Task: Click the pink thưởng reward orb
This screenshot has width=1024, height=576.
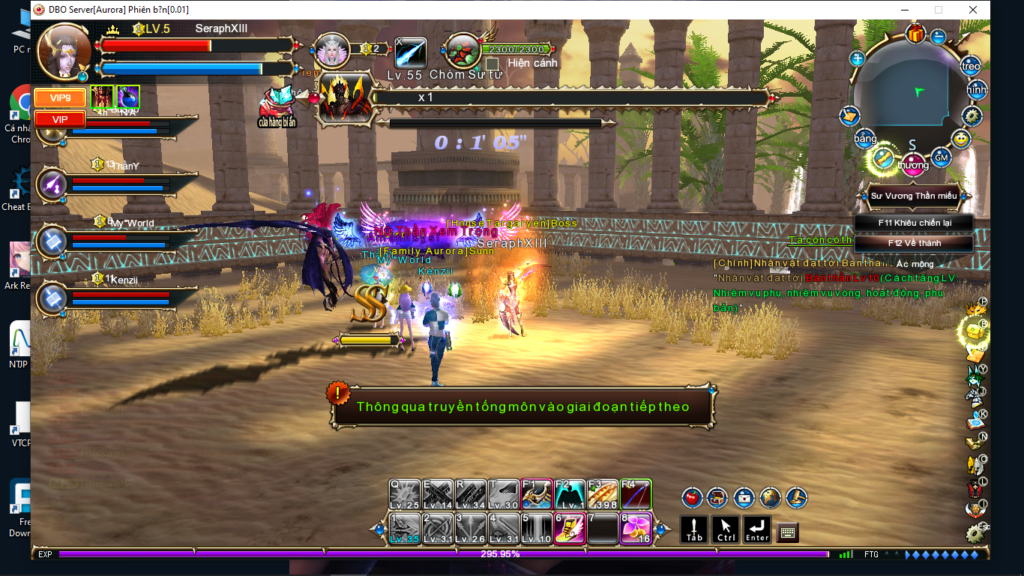Action: point(912,162)
